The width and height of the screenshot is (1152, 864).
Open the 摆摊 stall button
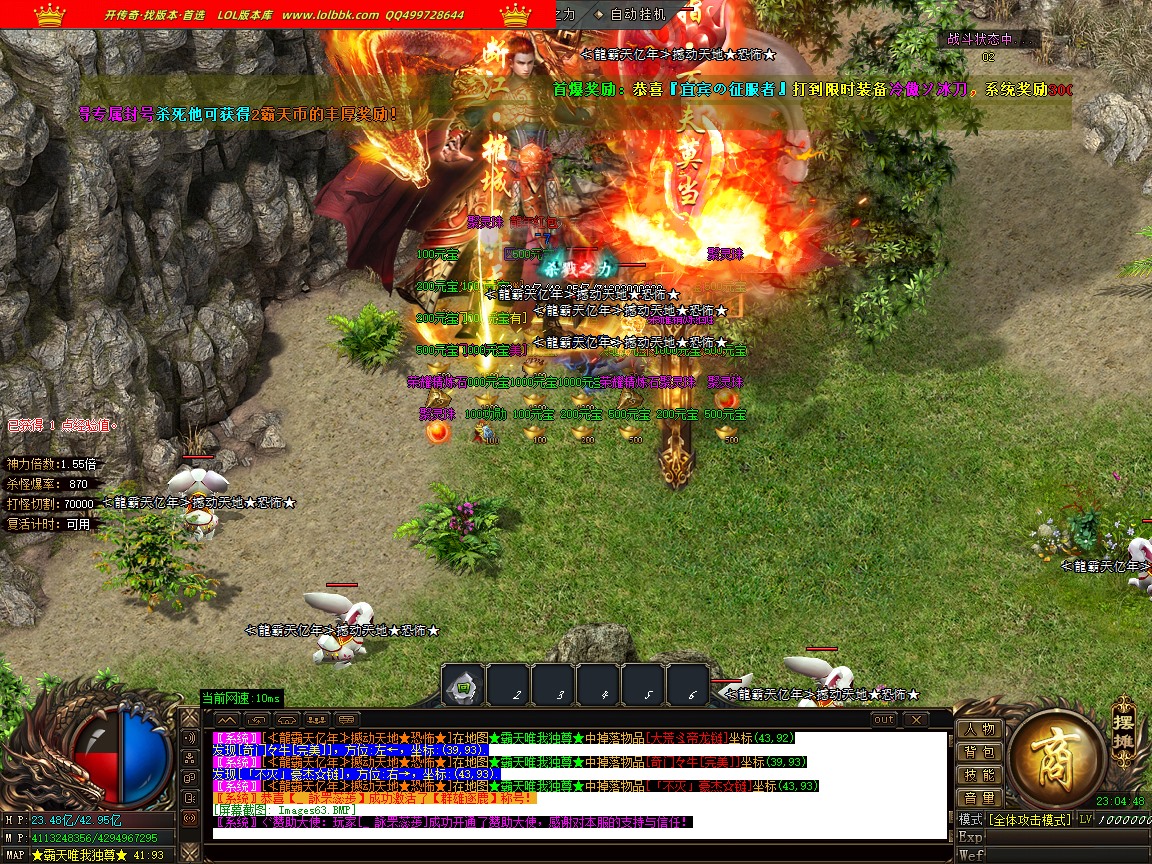tap(1124, 731)
